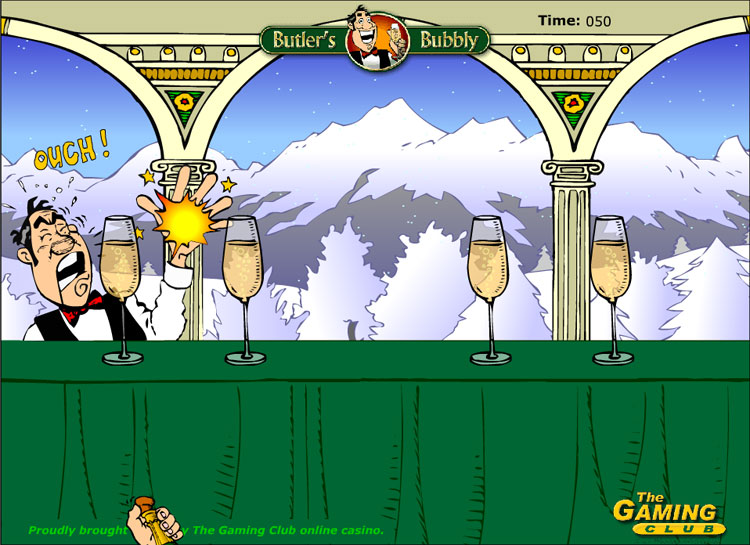The width and height of the screenshot is (750, 545).
Task: Open The Gaming Club logo link
Action: coord(668,511)
